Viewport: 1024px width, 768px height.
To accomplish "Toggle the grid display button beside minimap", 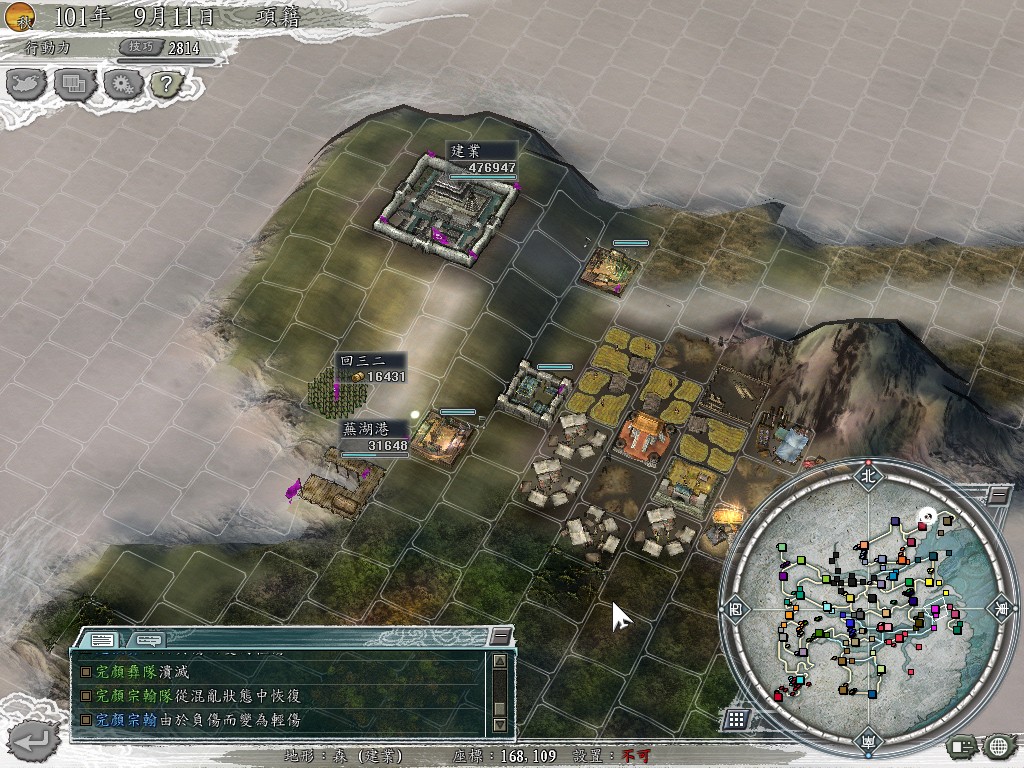I will point(737,718).
